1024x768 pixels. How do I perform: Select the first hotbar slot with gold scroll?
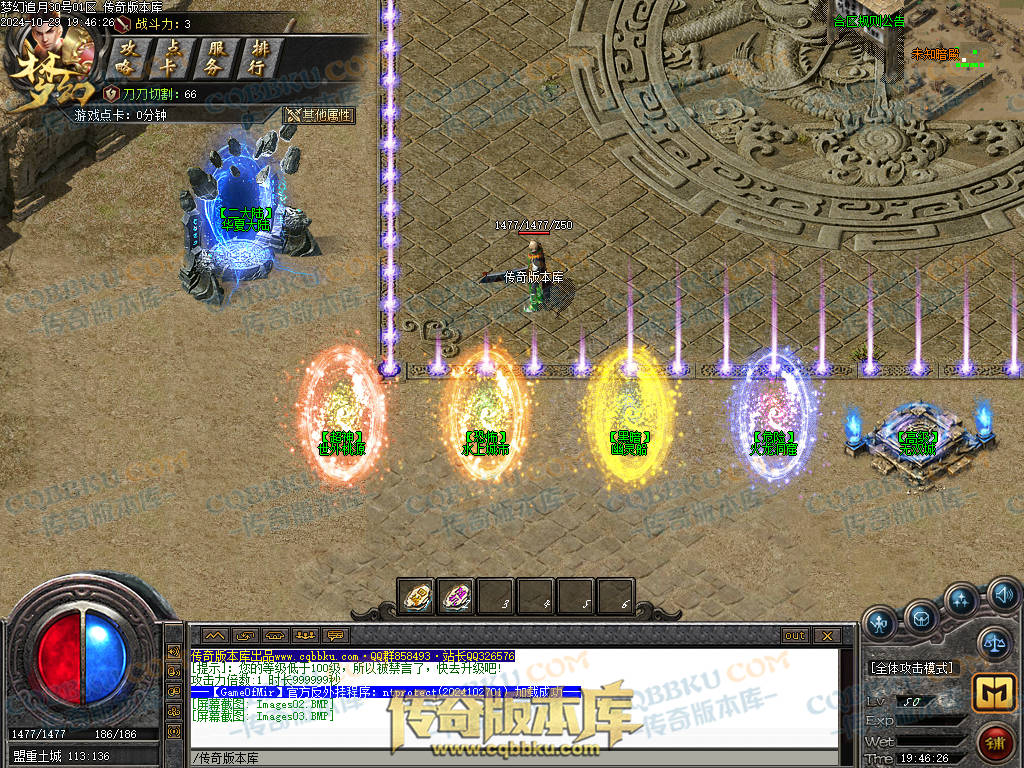click(416, 597)
